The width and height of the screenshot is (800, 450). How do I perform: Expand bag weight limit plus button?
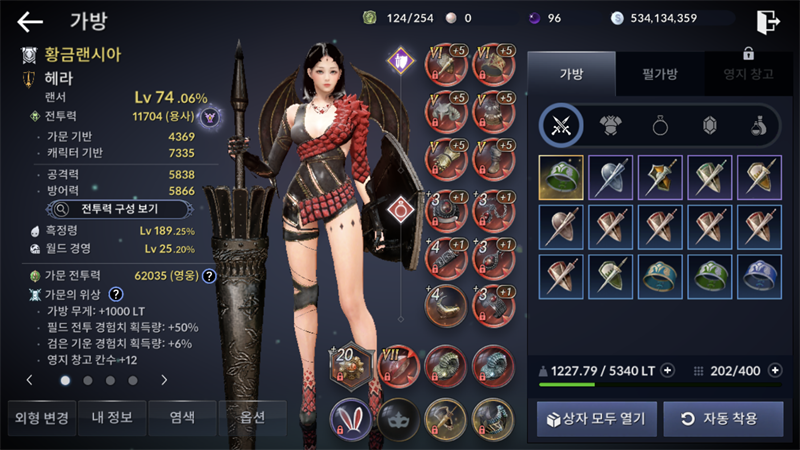(x=667, y=370)
